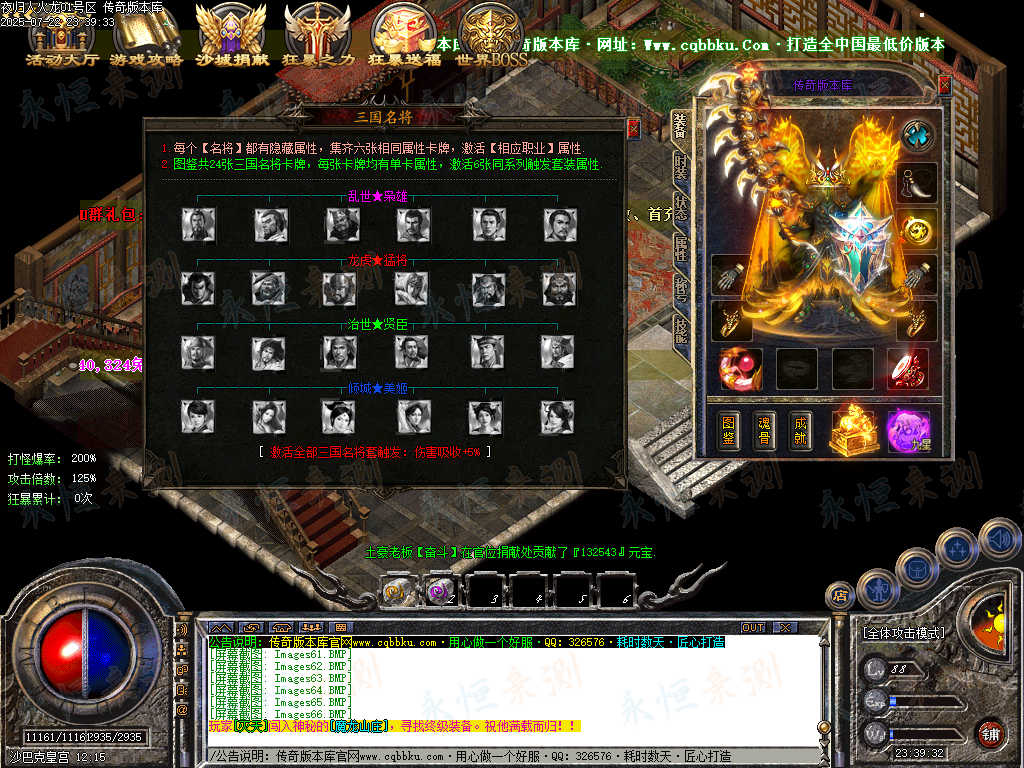This screenshot has height=768, width=1024.
Task: Open the 游戏攻略 game guide book
Action: tap(146, 36)
